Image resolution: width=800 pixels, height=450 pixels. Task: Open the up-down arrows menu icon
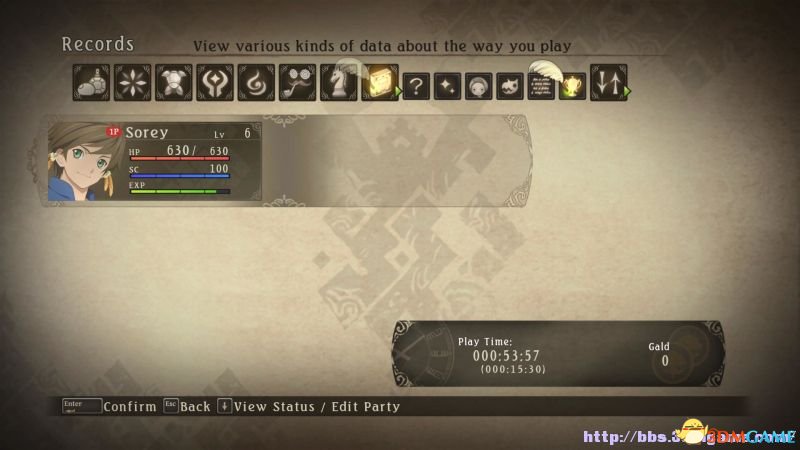[x=608, y=83]
